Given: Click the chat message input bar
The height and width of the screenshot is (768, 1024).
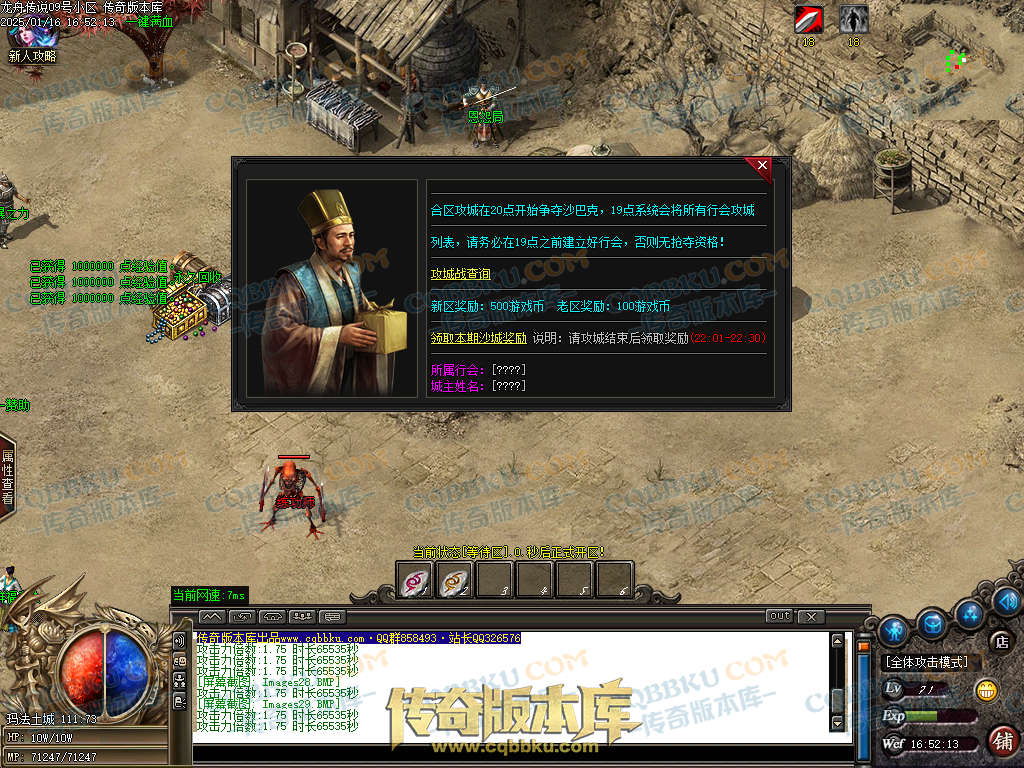Looking at the screenshot, I should 520,752.
